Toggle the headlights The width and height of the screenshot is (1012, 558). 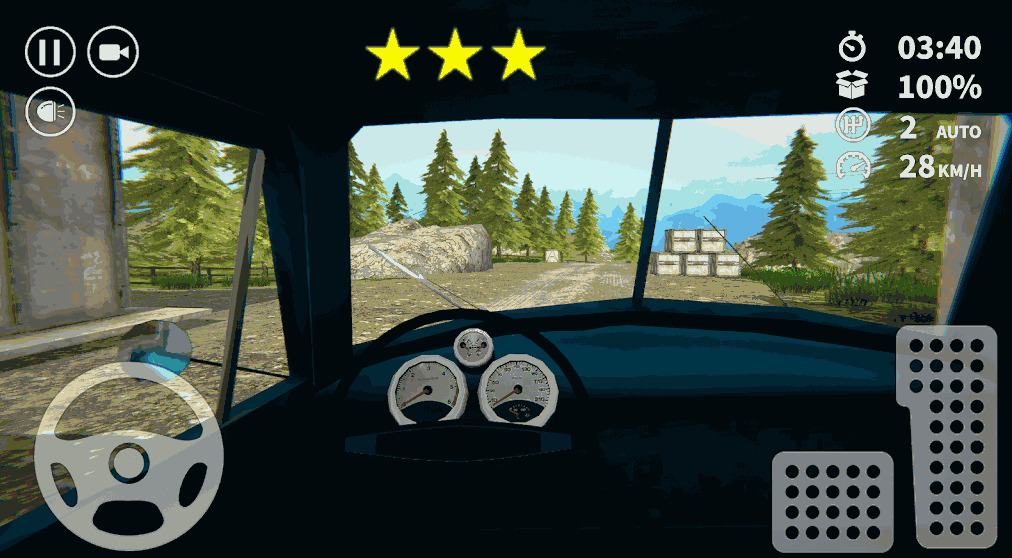point(50,112)
